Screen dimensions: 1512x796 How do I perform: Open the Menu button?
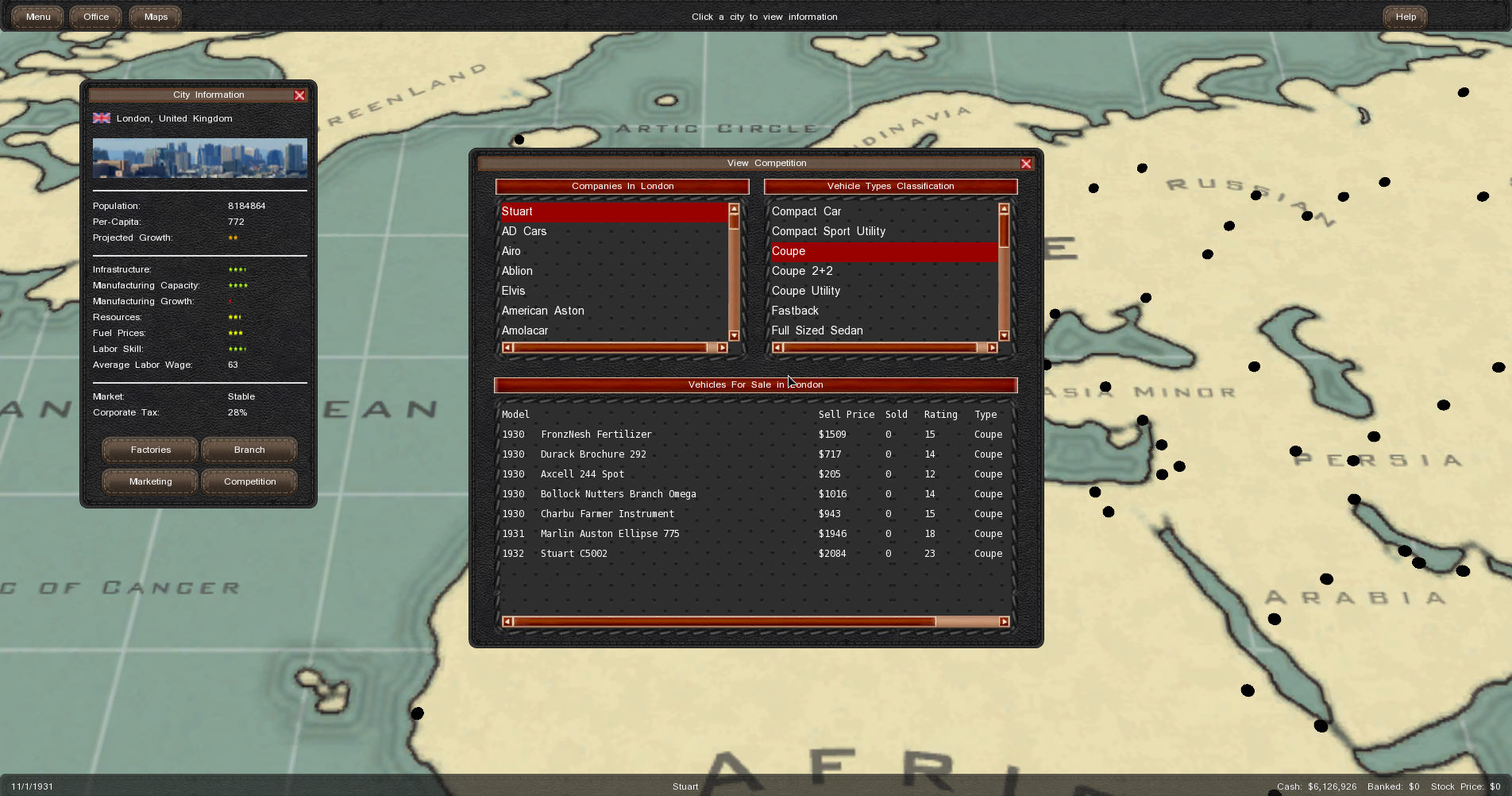point(37,17)
